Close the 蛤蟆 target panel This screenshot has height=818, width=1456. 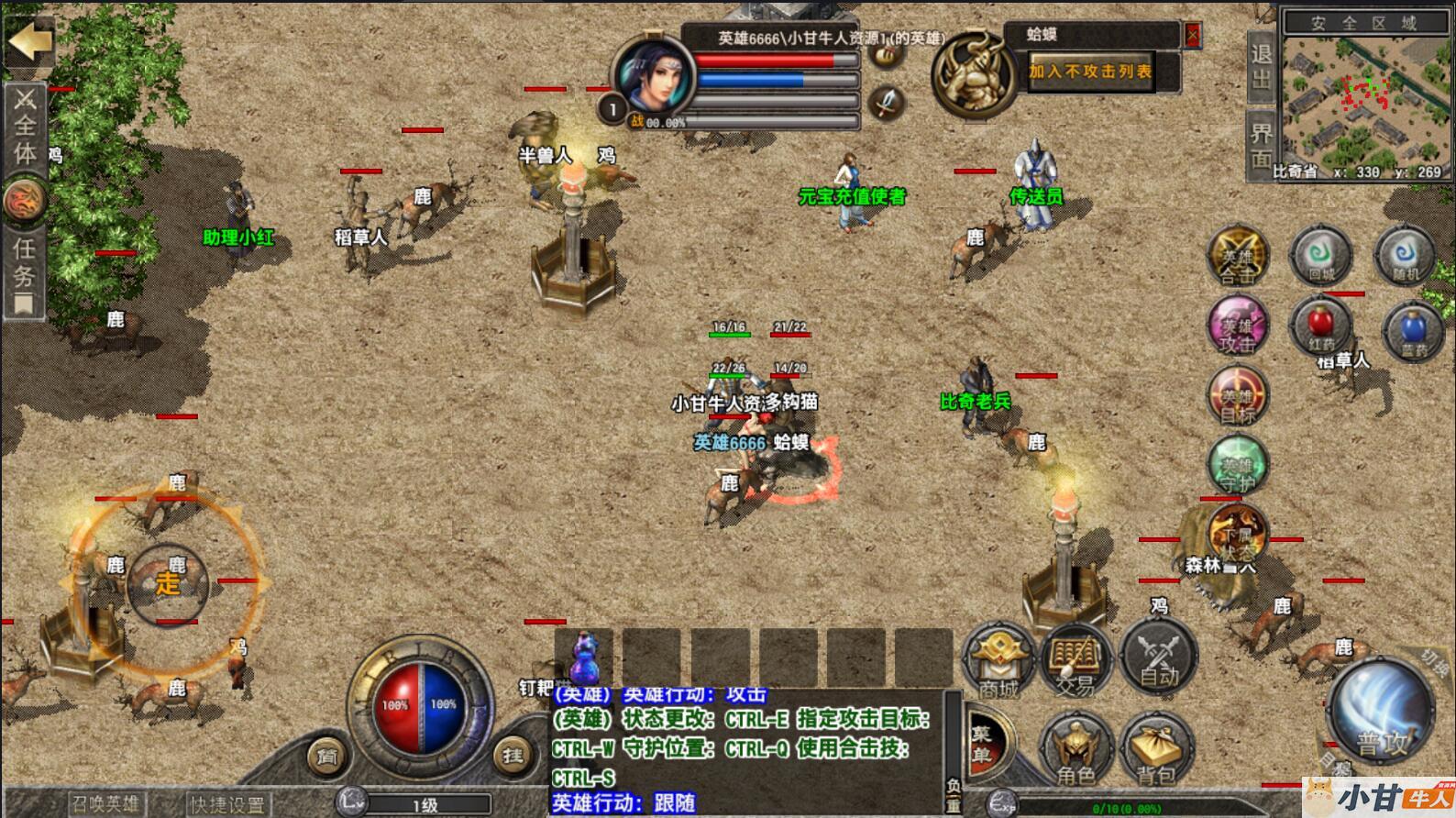point(1192,35)
